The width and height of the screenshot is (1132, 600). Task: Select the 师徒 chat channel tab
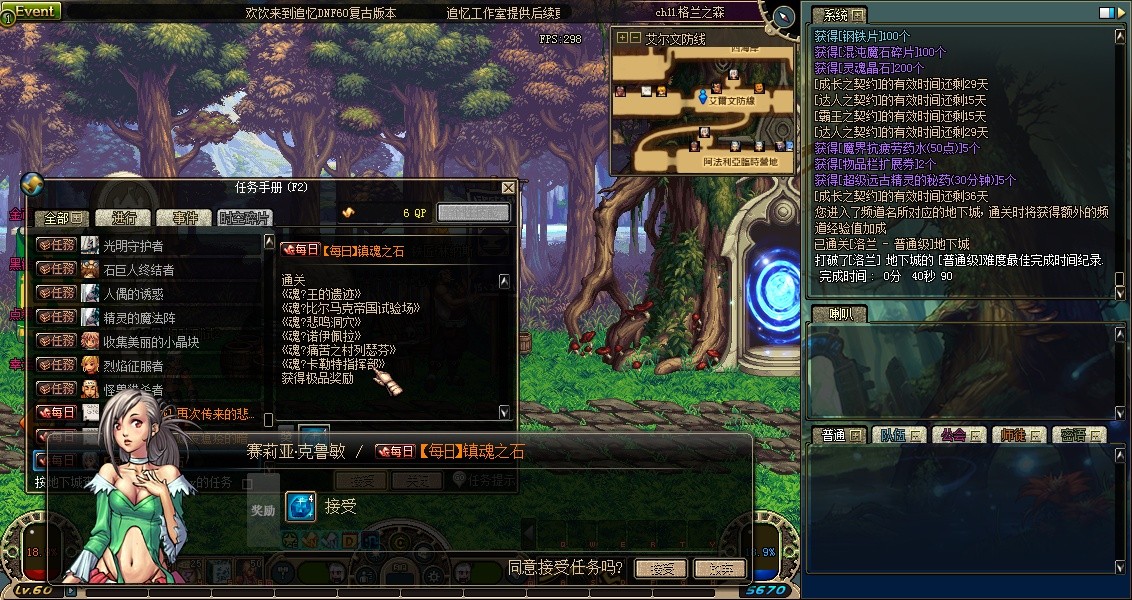pyautogui.click(x=1019, y=435)
